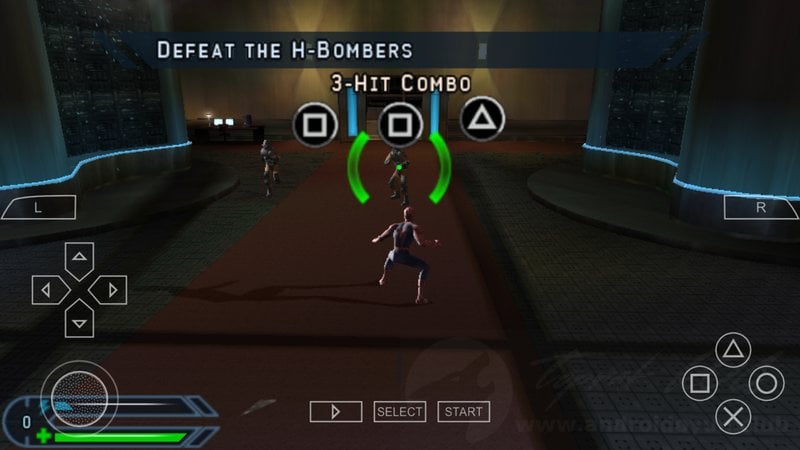This screenshot has height=450, width=800.
Task: Tap the triangle face button in the touch controls
Action: tap(733, 350)
